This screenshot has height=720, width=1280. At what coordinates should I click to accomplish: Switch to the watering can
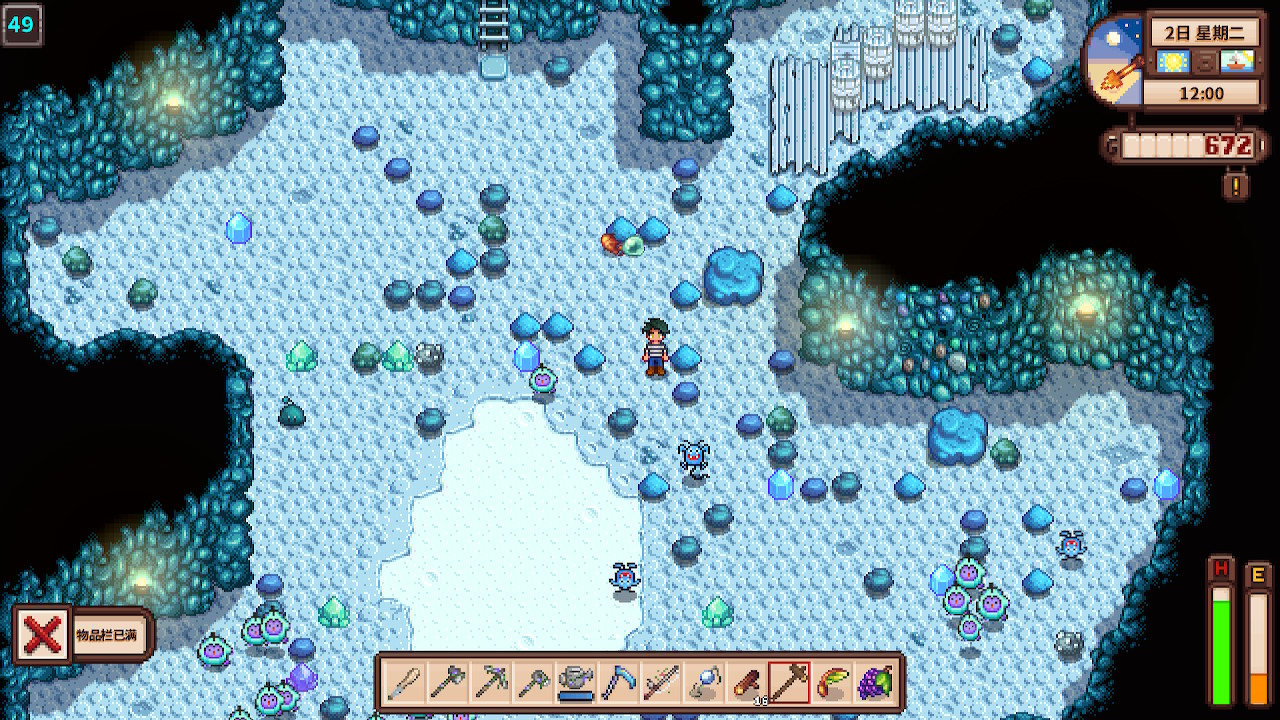click(576, 682)
